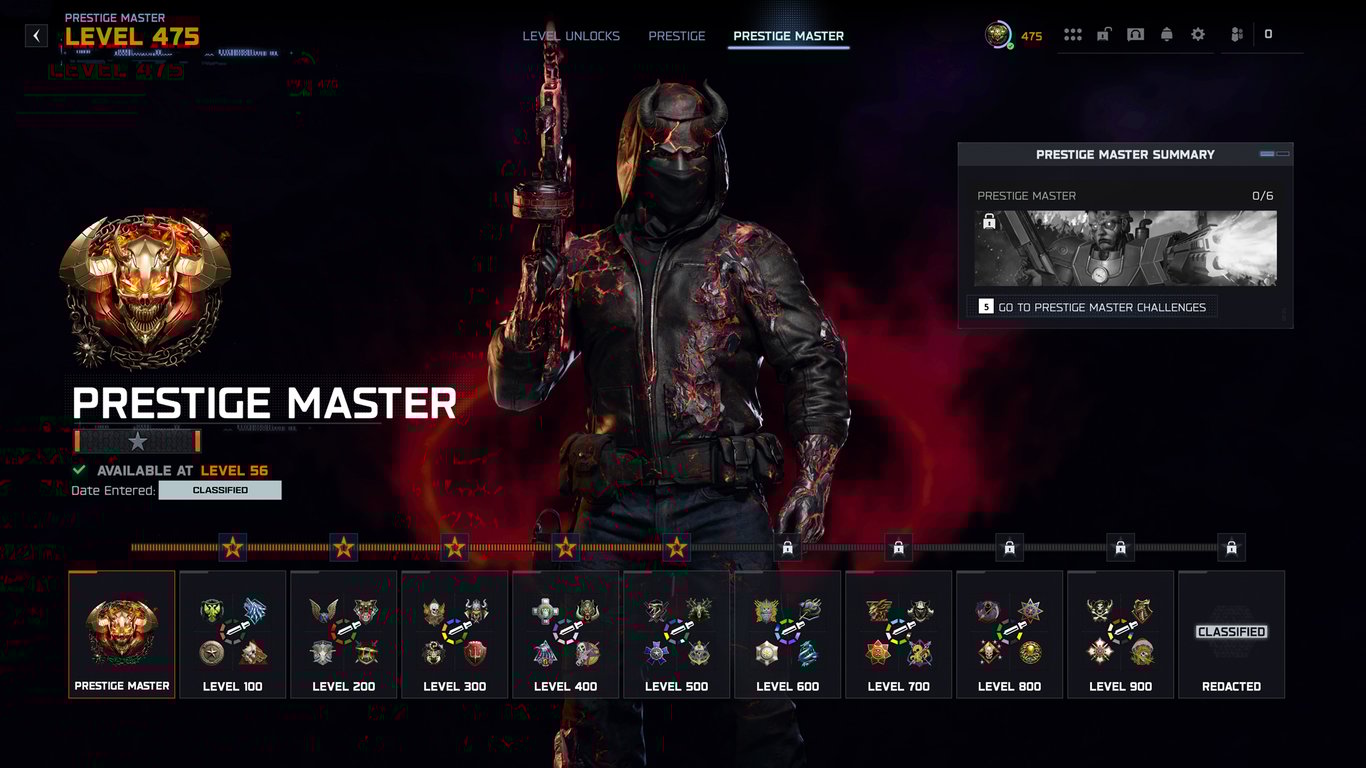1366x768 pixels.
Task: Click the lock icon above Level 600 reward
Action: [x=787, y=547]
